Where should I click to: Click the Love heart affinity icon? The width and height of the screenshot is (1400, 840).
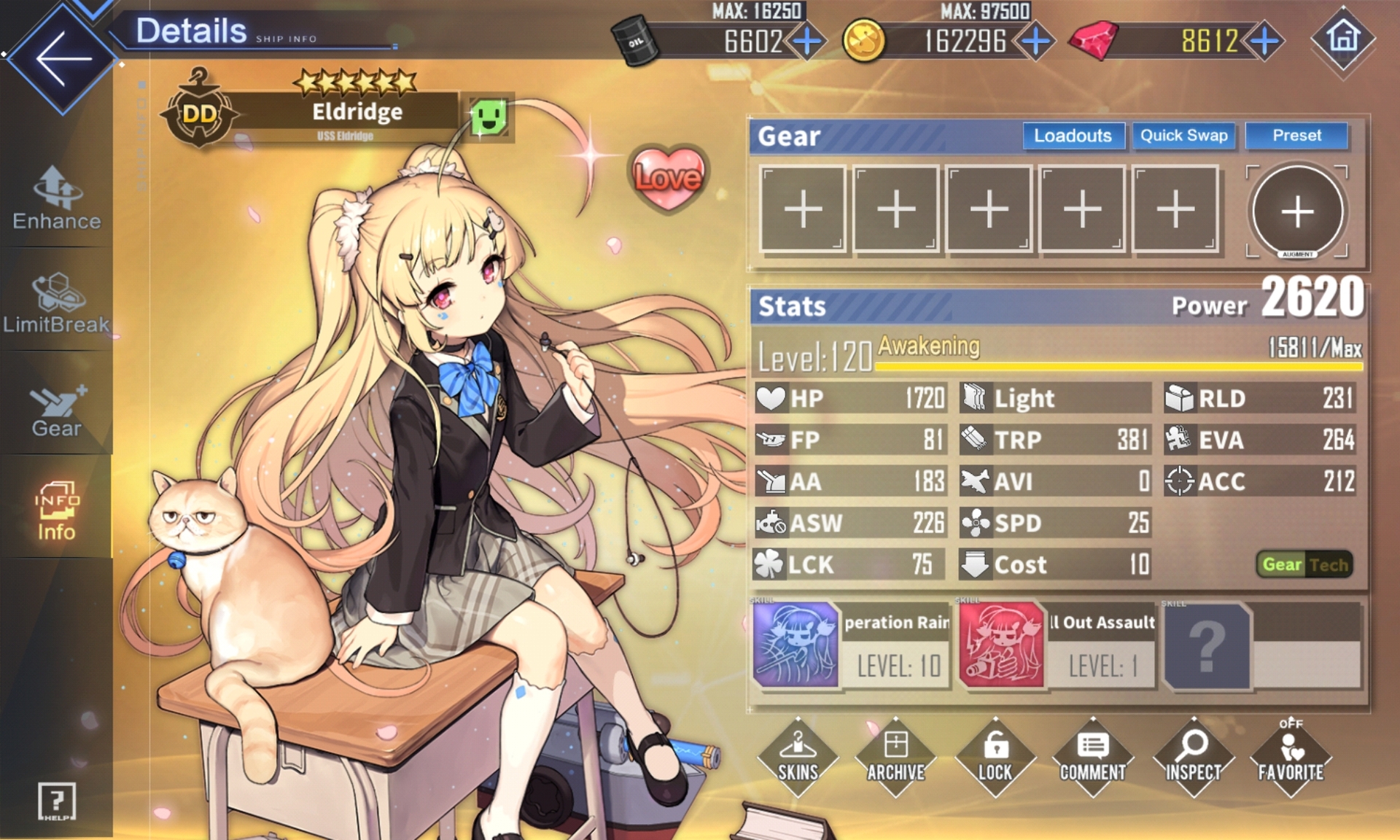tap(667, 177)
